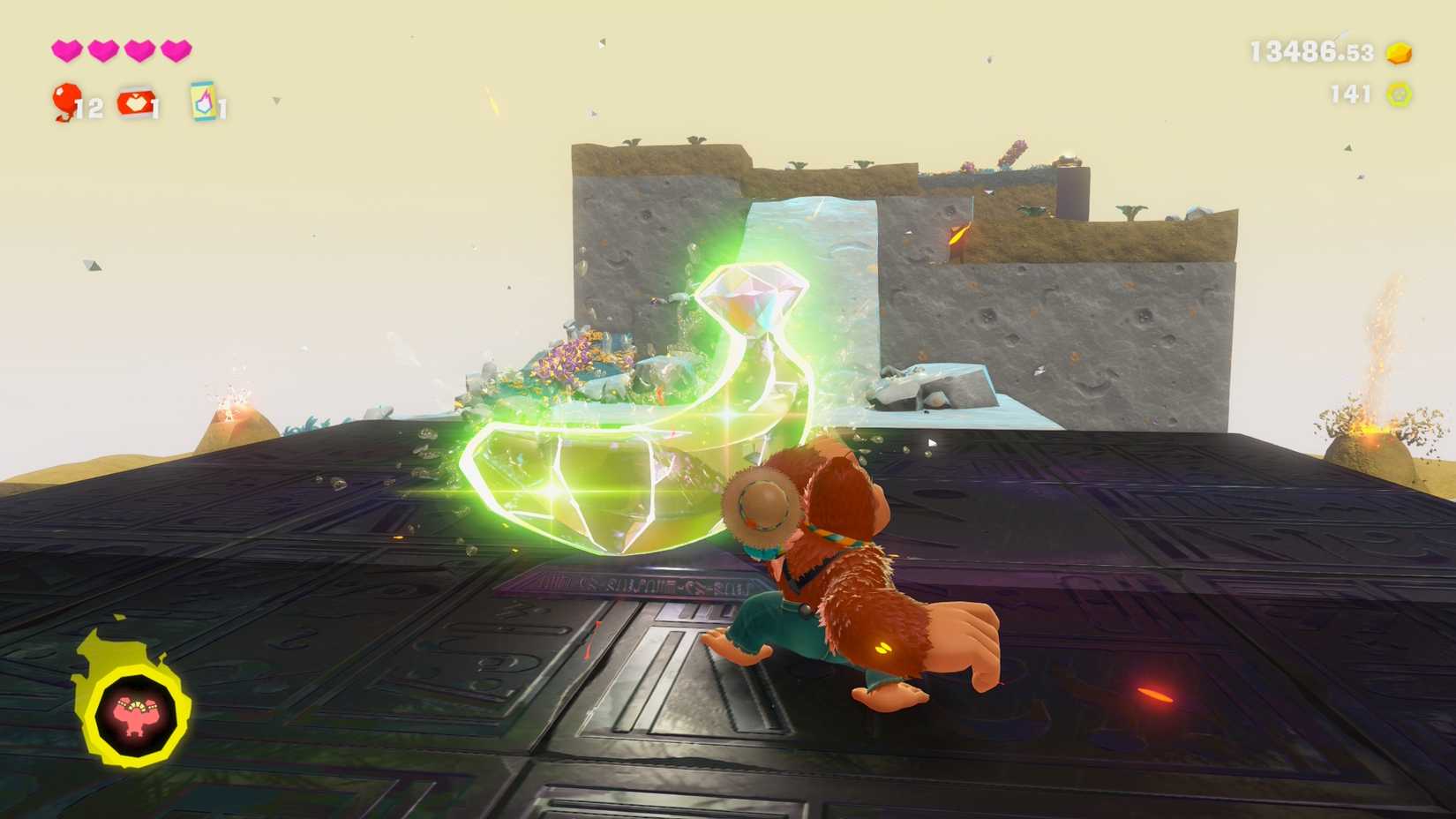Click the gold total reading 13486.53
1456x819 pixels.
coord(1308,50)
